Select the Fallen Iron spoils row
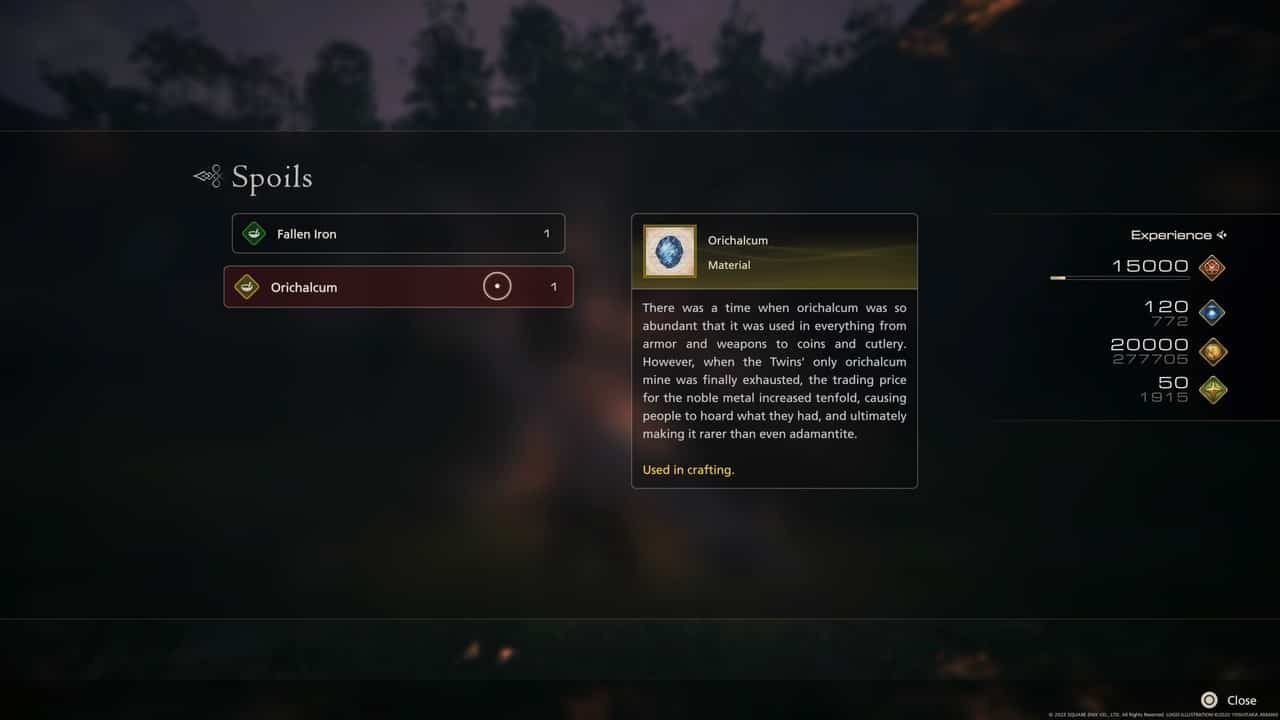Viewport: 1280px width, 720px height. 398,233
